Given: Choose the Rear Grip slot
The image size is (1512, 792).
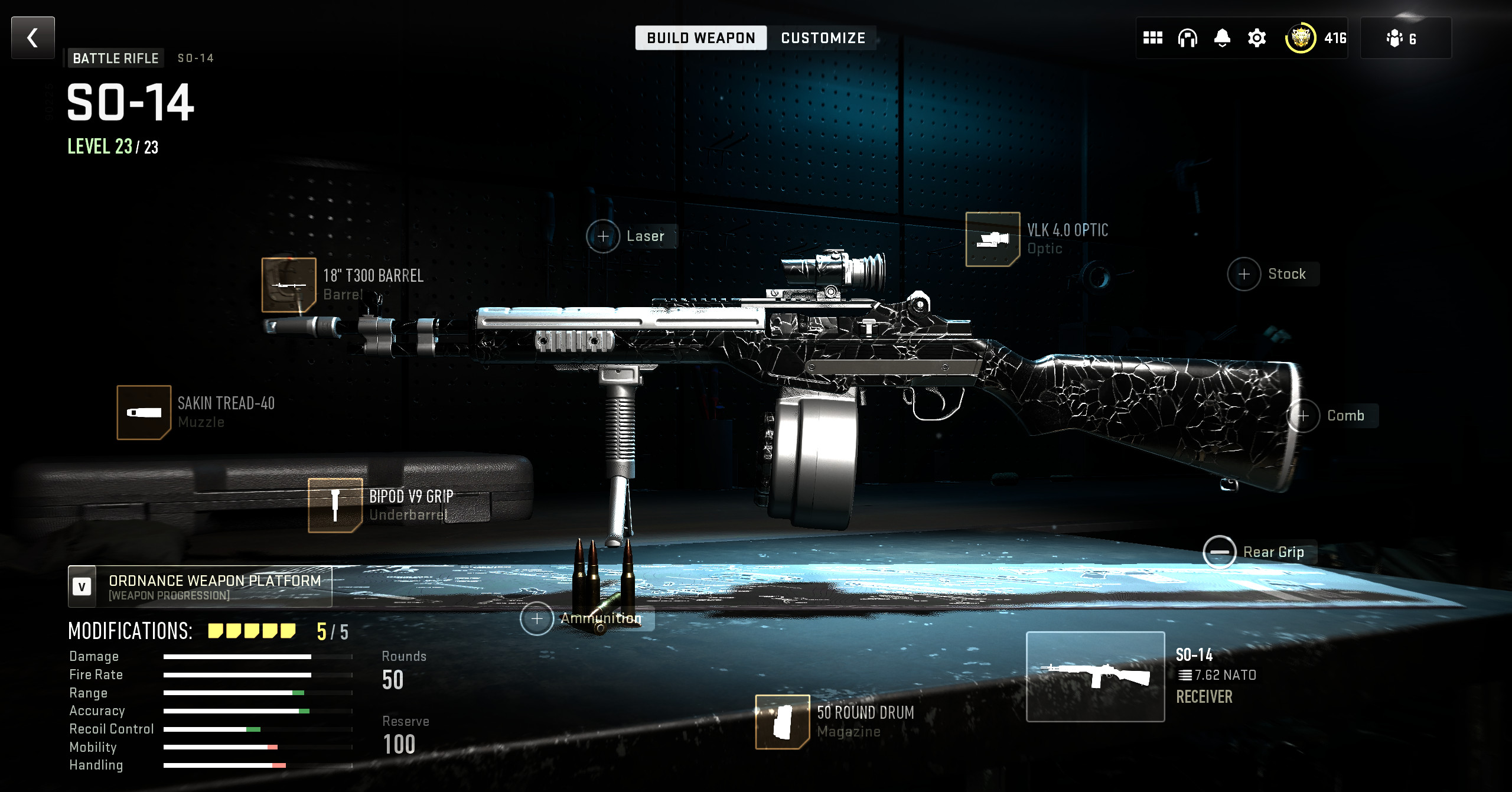Looking at the screenshot, I should (x=1220, y=552).
